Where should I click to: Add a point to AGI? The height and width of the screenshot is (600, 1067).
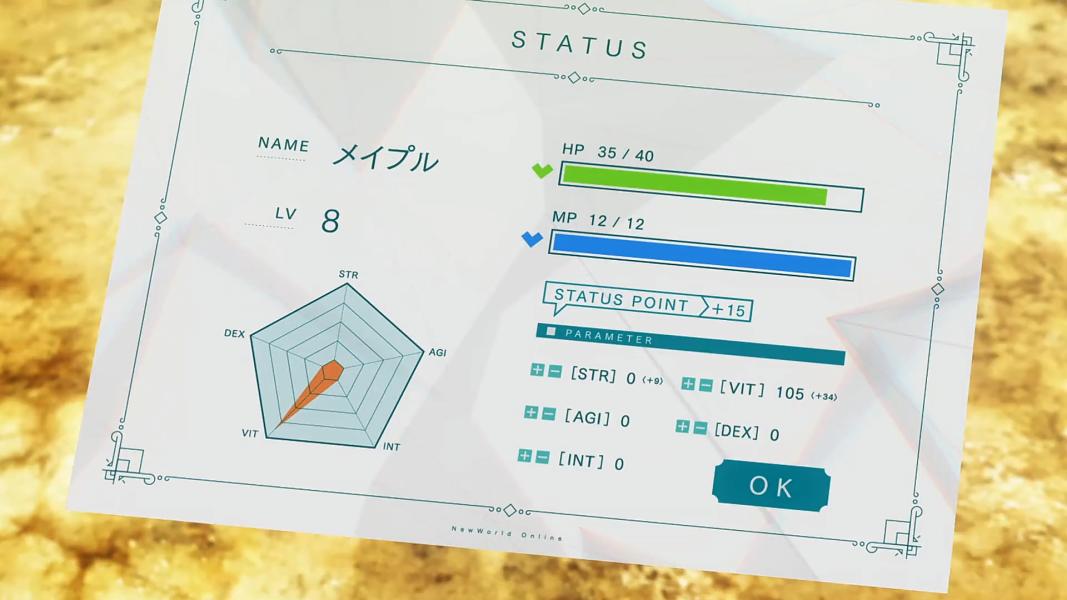(x=532, y=413)
